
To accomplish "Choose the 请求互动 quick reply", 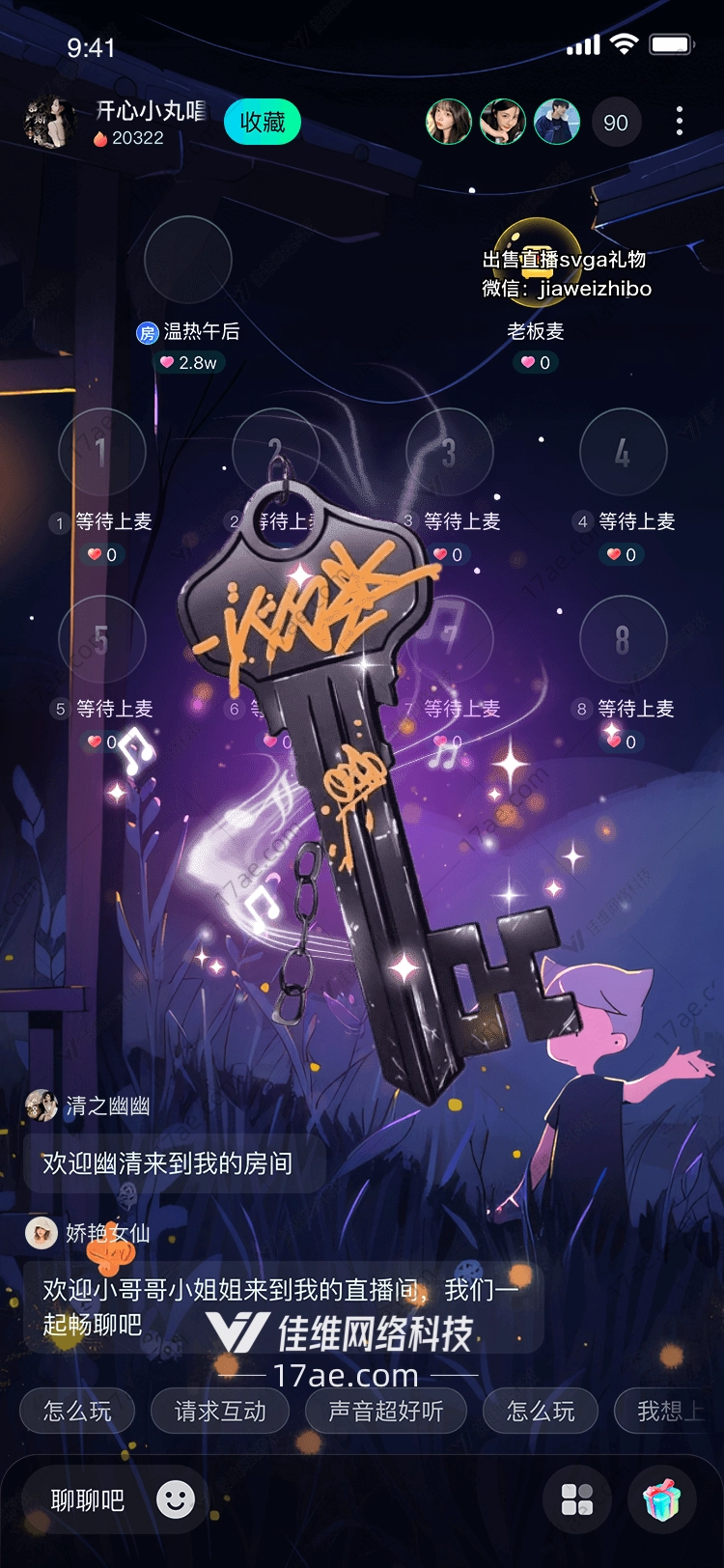I will pyautogui.click(x=220, y=1412).
